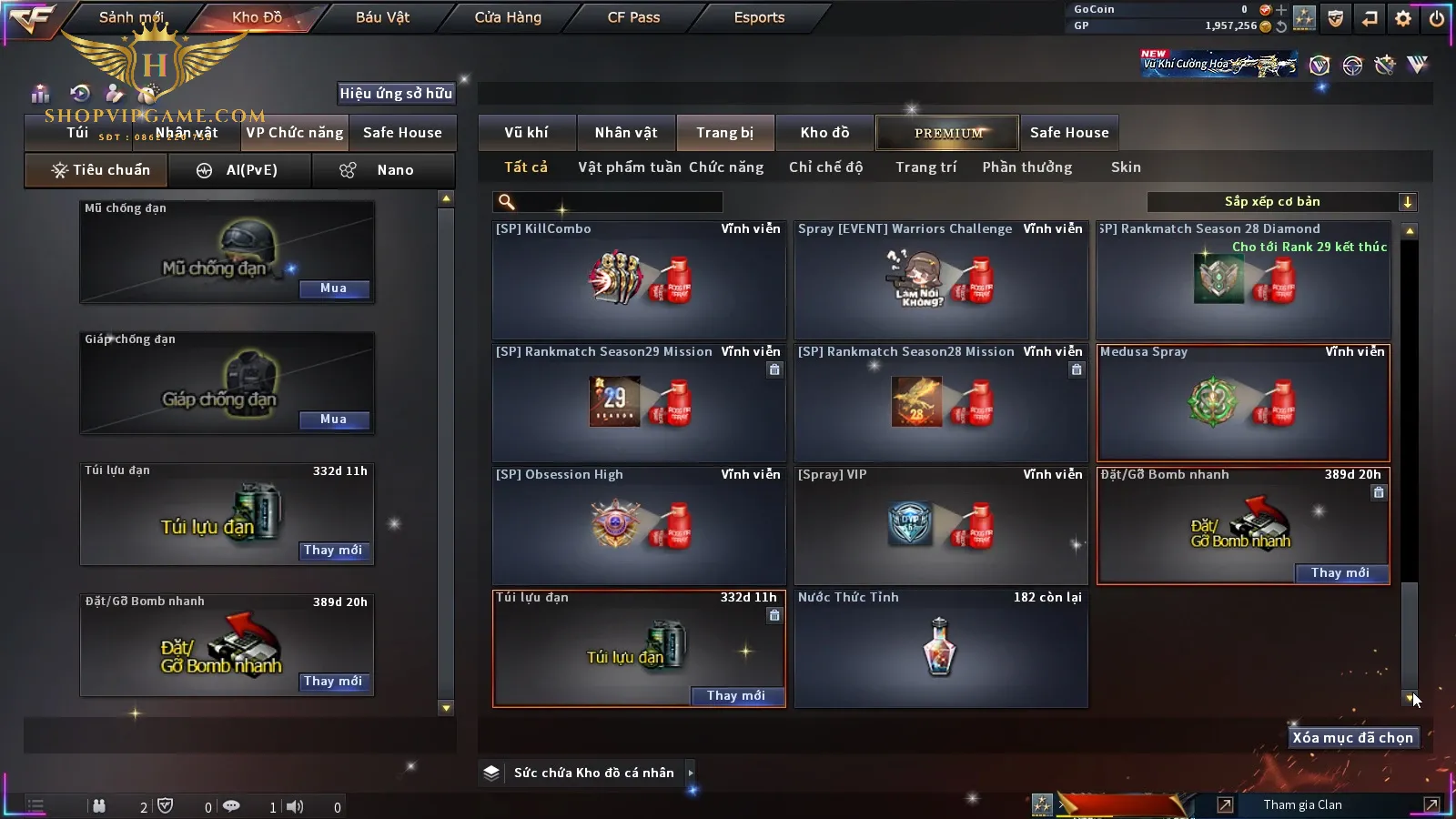Image resolution: width=1456 pixels, height=819 pixels.
Task: Choose the Nước Thức Tỉnh potion item
Action: coord(941,648)
